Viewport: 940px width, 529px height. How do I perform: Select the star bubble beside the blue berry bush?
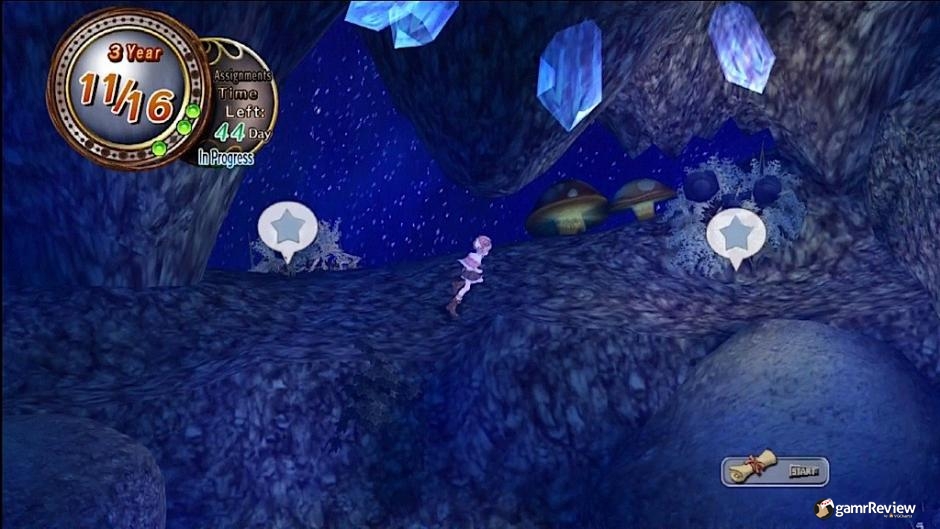[736, 236]
